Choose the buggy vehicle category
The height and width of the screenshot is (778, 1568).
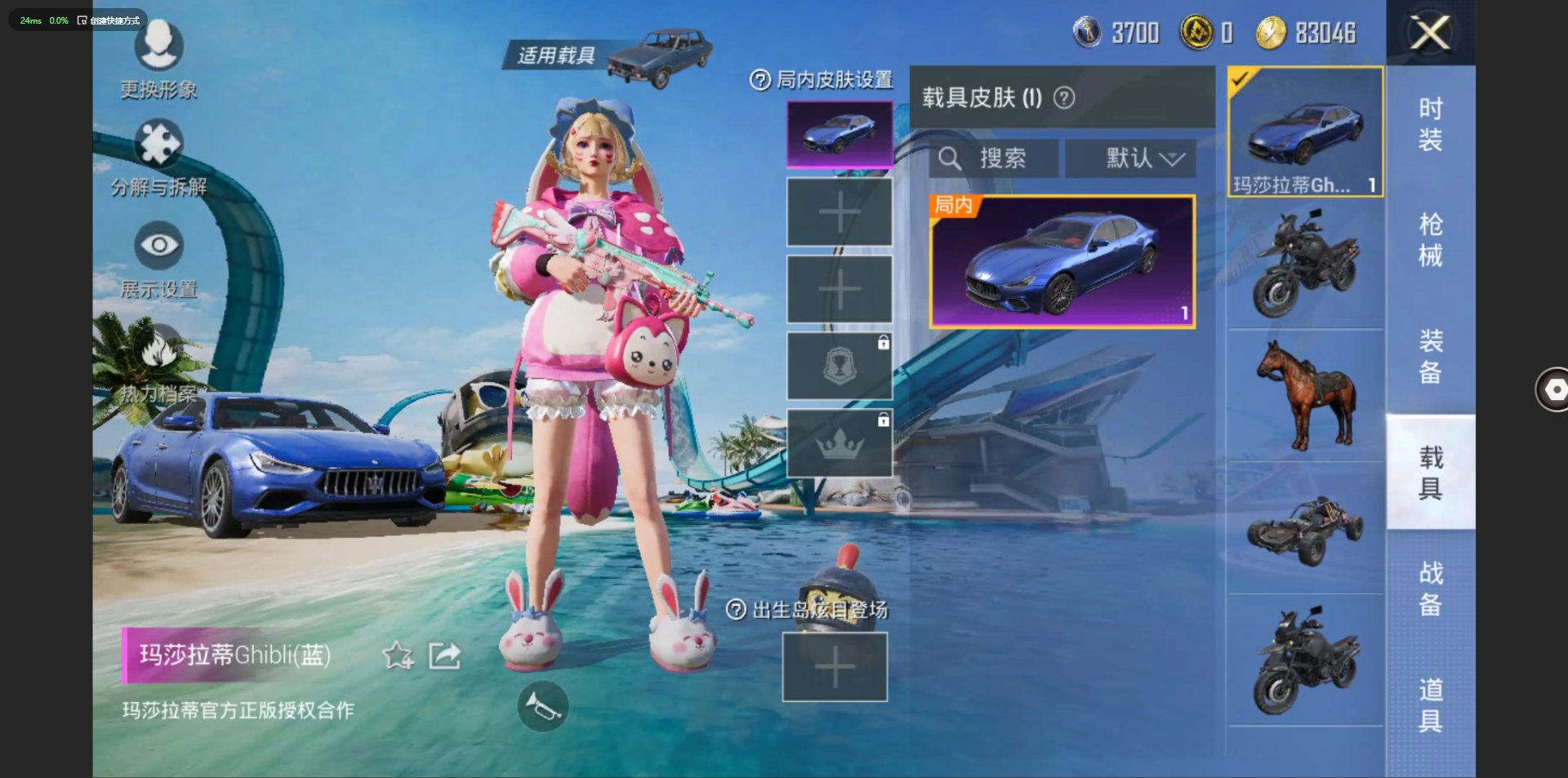tap(1305, 529)
